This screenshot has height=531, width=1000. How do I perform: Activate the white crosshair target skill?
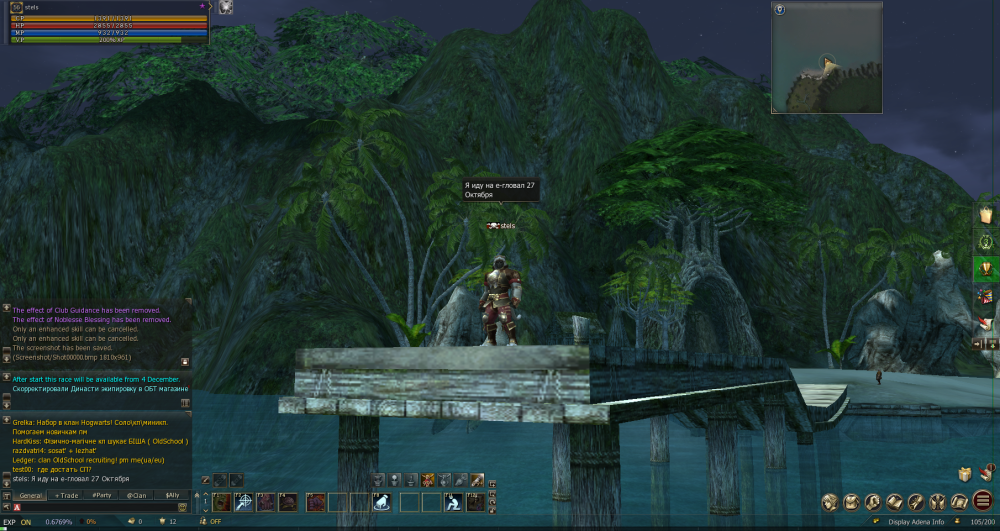(x=244, y=502)
